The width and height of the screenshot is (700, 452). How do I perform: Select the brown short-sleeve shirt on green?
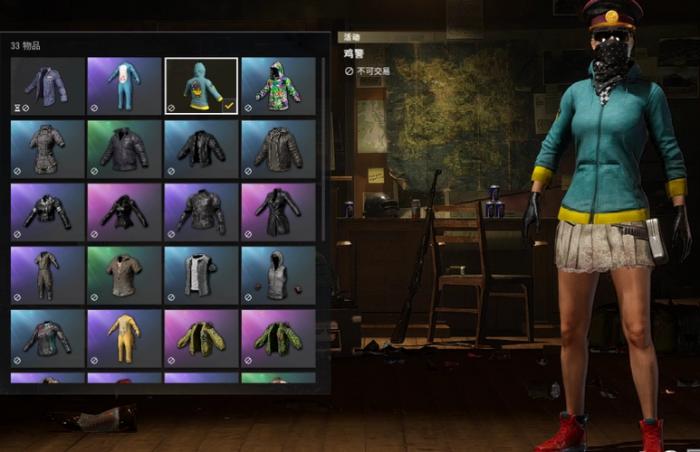(x=124, y=275)
